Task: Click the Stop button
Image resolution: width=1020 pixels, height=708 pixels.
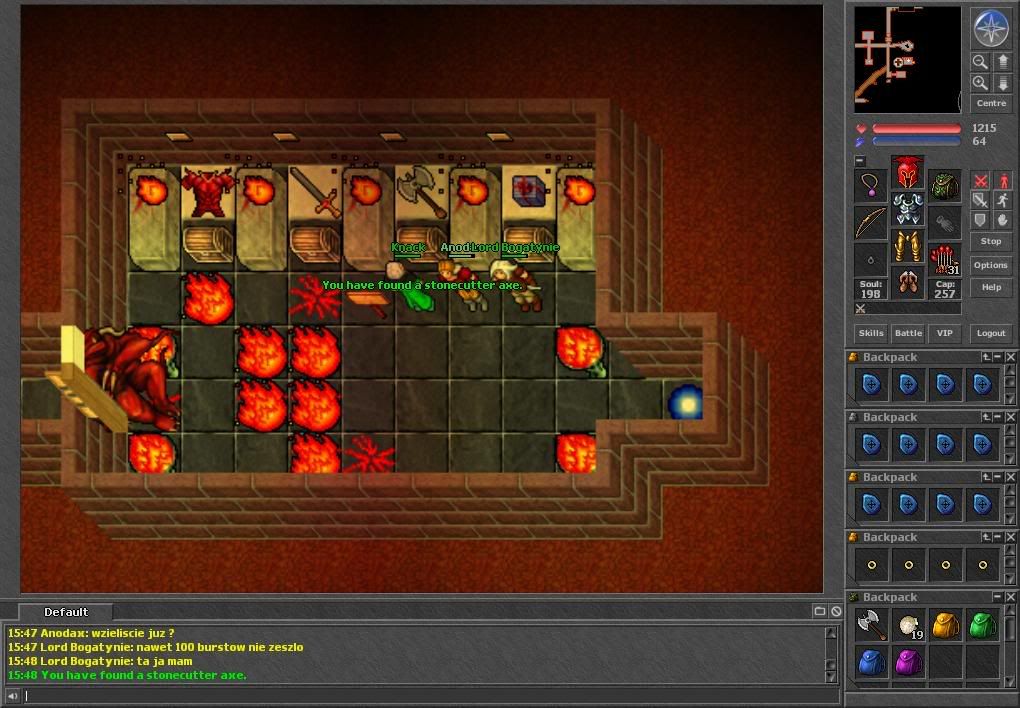Action: [x=990, y=241]
